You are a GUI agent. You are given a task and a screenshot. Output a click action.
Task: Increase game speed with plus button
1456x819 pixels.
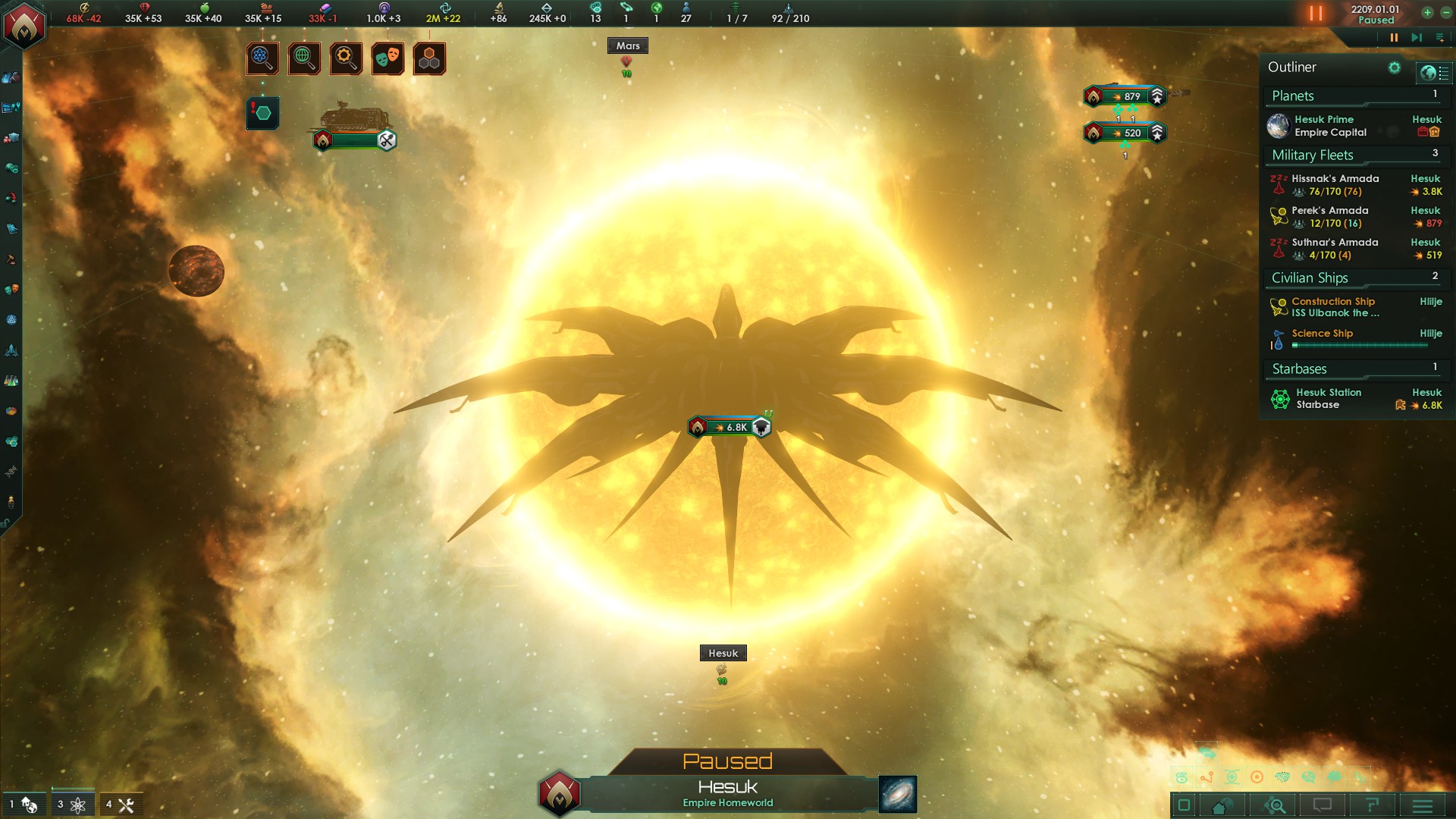(x=1427, y=13)
